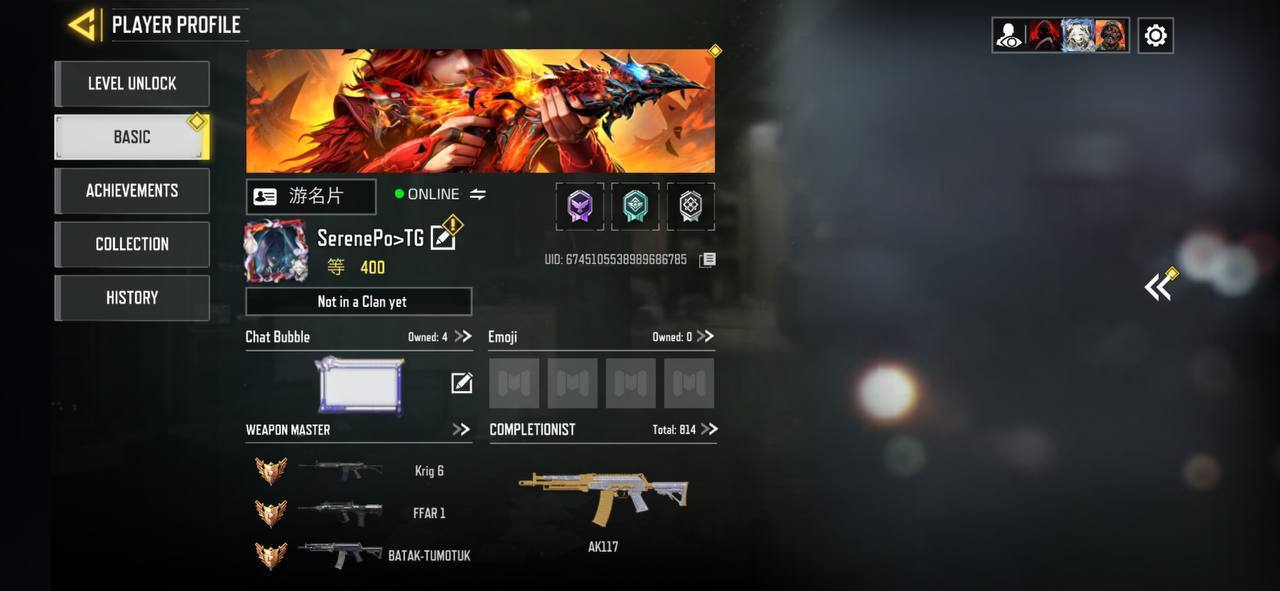Open the History tab
The width and height of the screenshot is (1280, 591).
pyautogui.click(x=132, y=298)
